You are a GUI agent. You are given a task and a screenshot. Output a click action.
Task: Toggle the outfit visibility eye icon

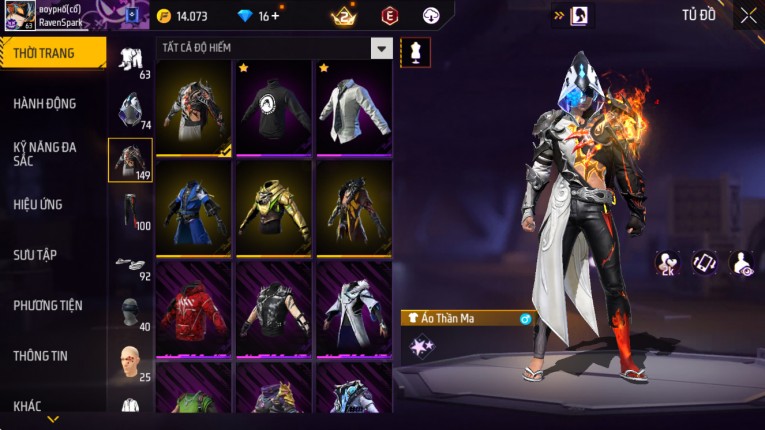click(742, 263)
